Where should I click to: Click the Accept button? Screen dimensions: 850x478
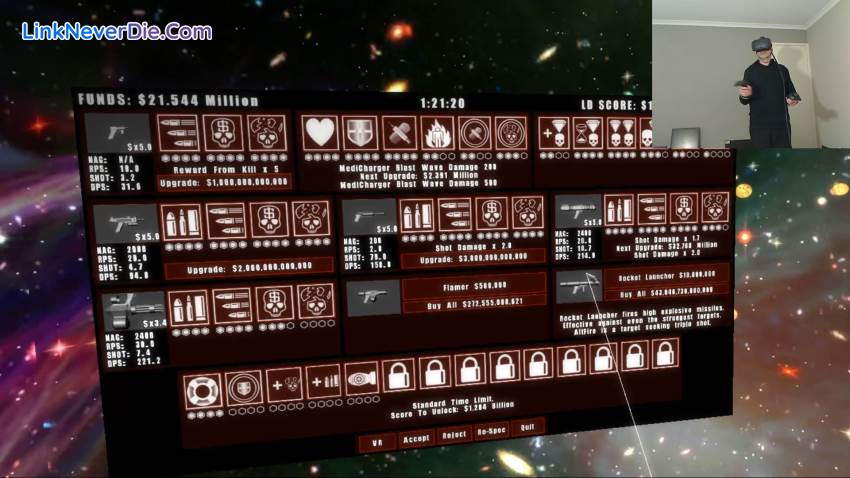pos(416,439)
